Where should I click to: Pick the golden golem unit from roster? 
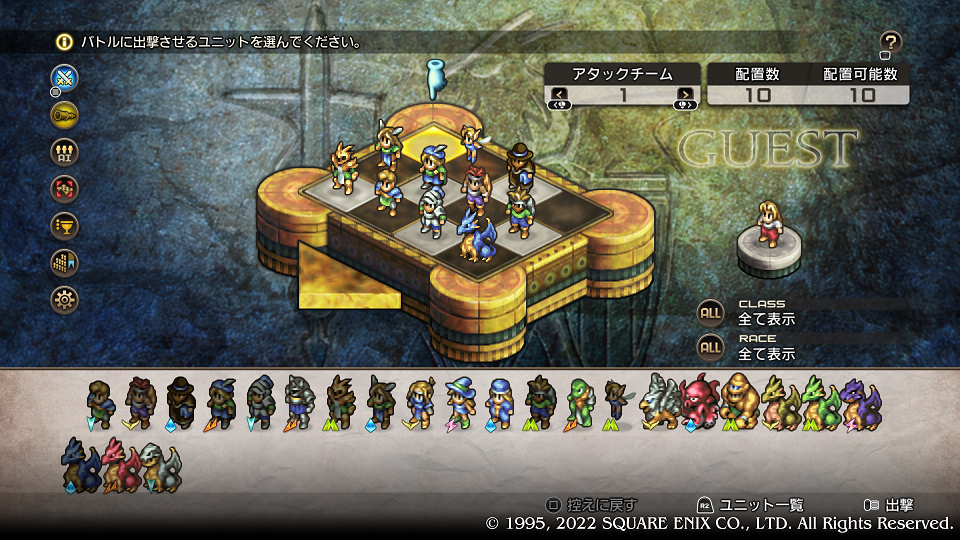point(739,402)
